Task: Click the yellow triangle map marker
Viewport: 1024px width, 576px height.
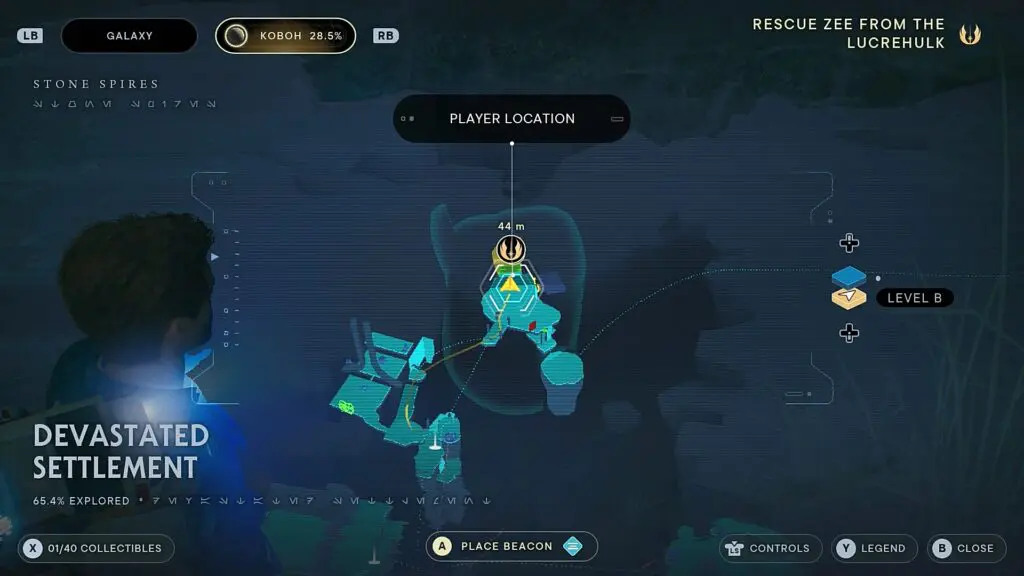Action: click(x=510, y=284)
